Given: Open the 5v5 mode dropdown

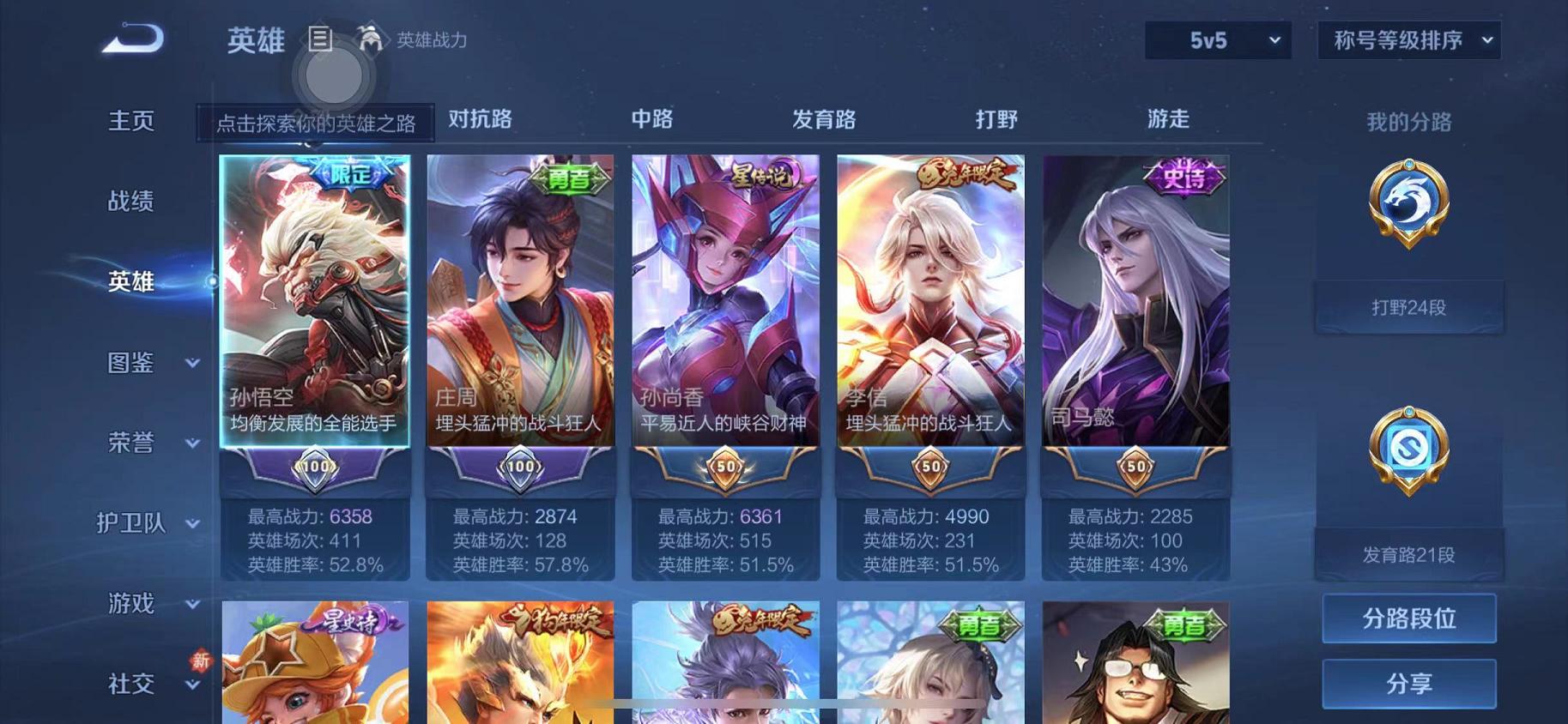Looking at the screenshot, I should pyautogui.click(x=1216, y=40).
